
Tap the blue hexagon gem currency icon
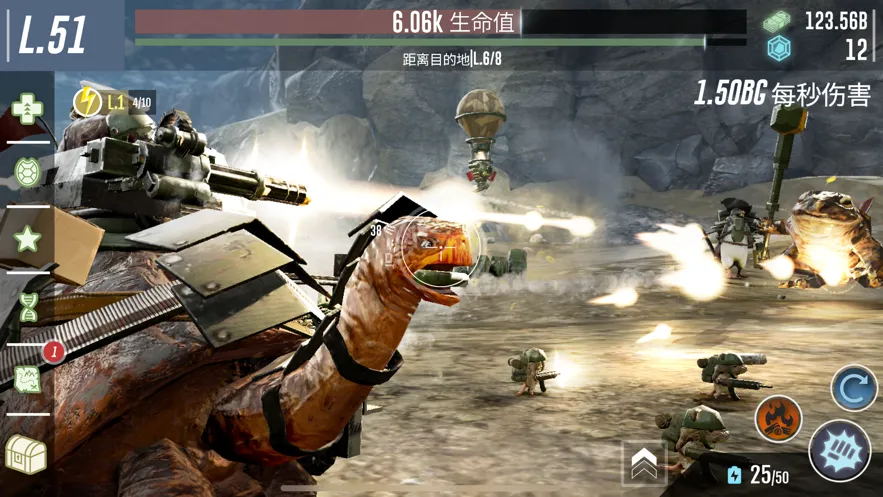(x=778, y=48)
